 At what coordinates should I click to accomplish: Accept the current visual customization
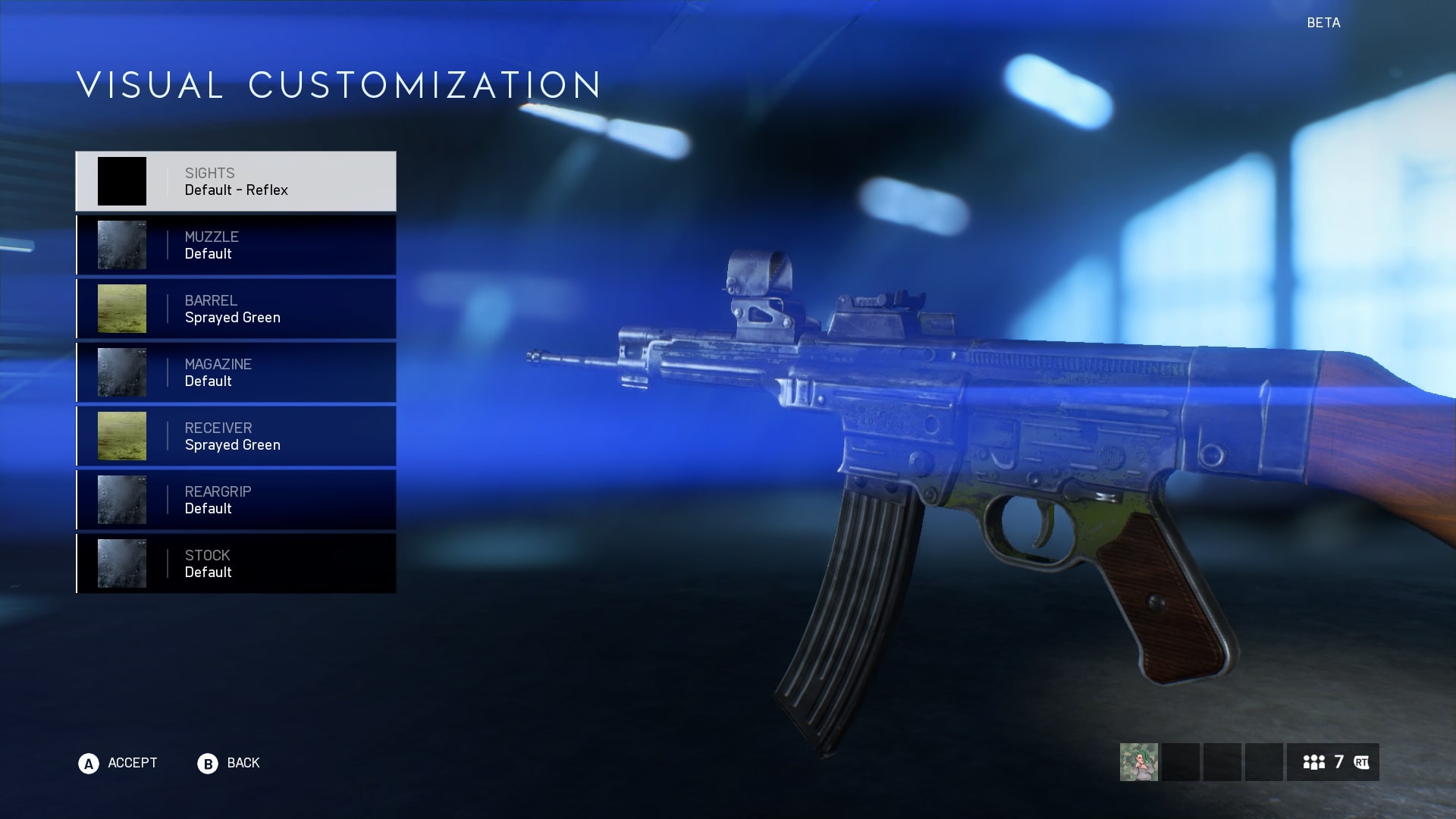118,763
